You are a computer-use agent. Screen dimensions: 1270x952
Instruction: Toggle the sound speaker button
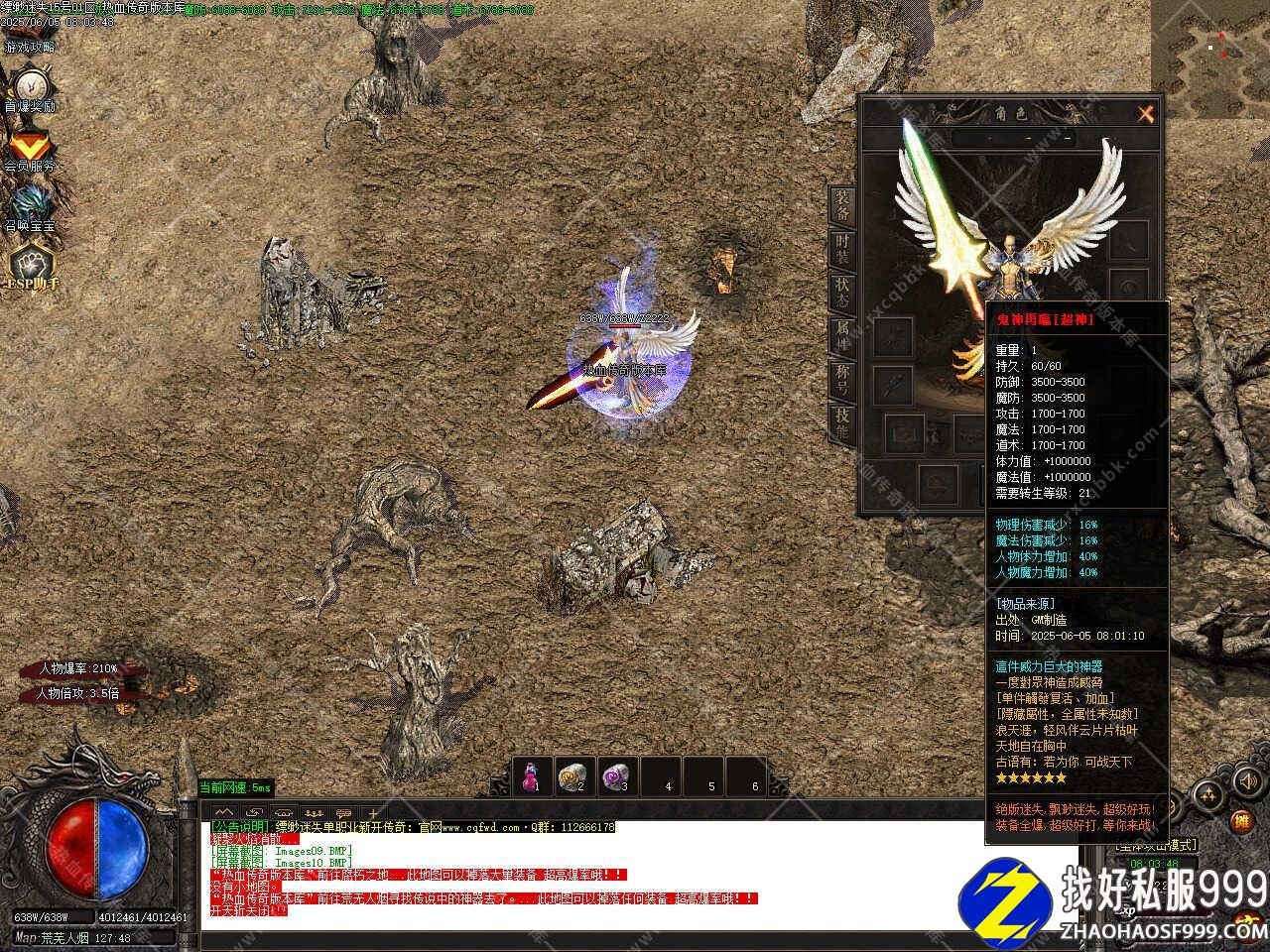(x=1245, y=782)
